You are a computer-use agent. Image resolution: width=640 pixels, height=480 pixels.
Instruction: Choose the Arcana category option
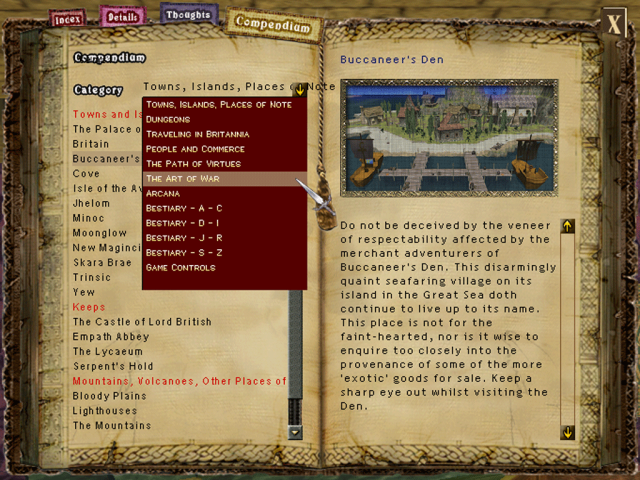point(163,193)
